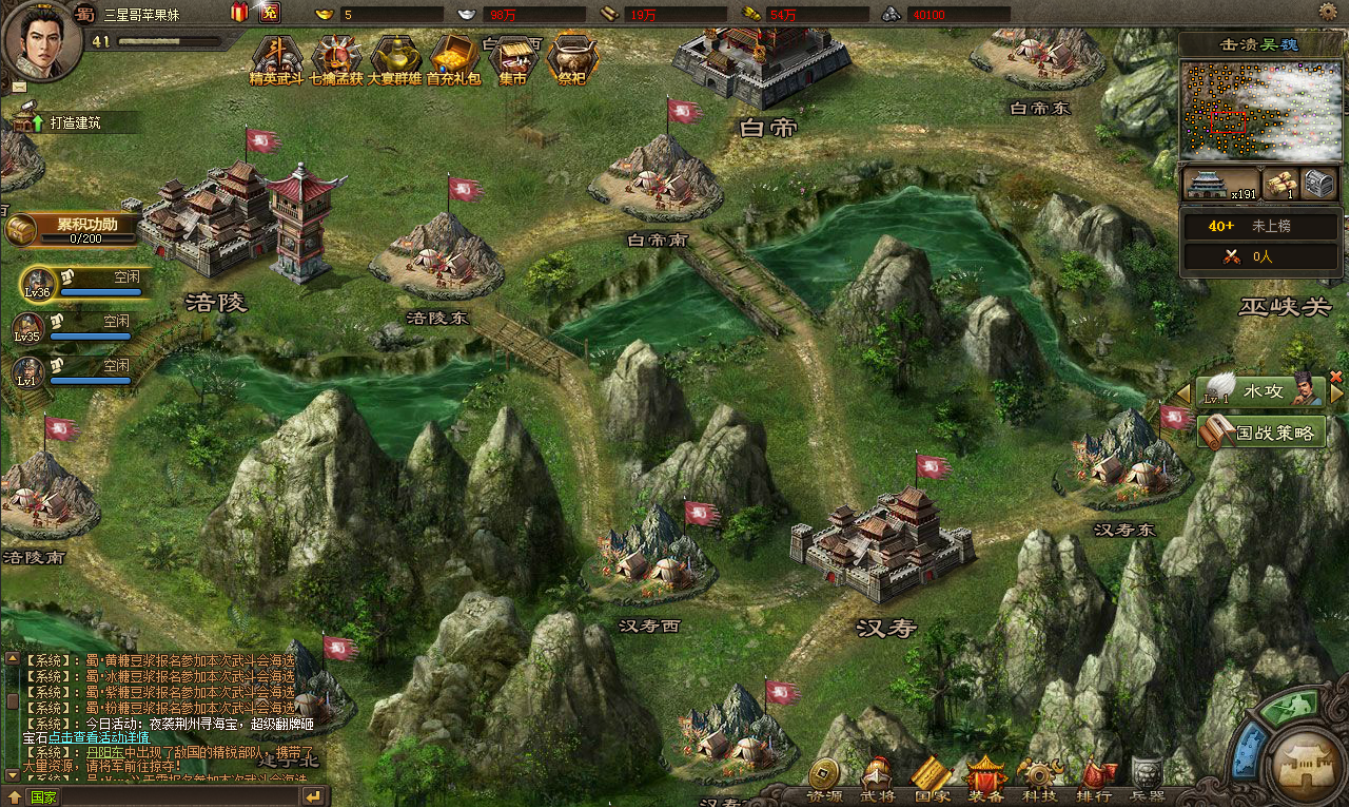Screen dimensions: 1349x807
Task: Click the red gift box icon
Action: 239,12
